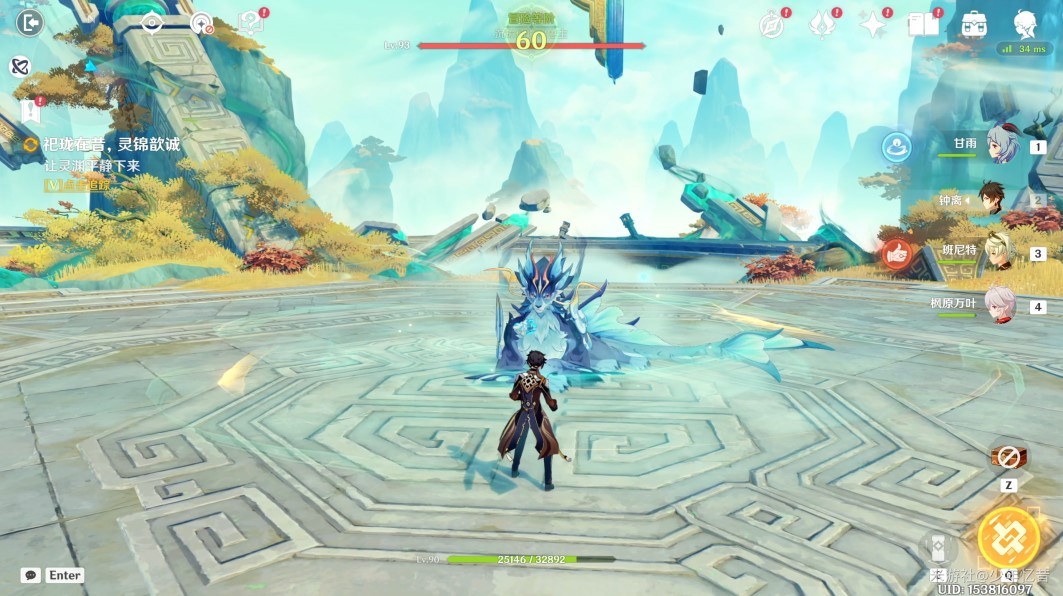
Task: Click the red thumbs-up icon beside 班尼特
Action: coord(896,254)
